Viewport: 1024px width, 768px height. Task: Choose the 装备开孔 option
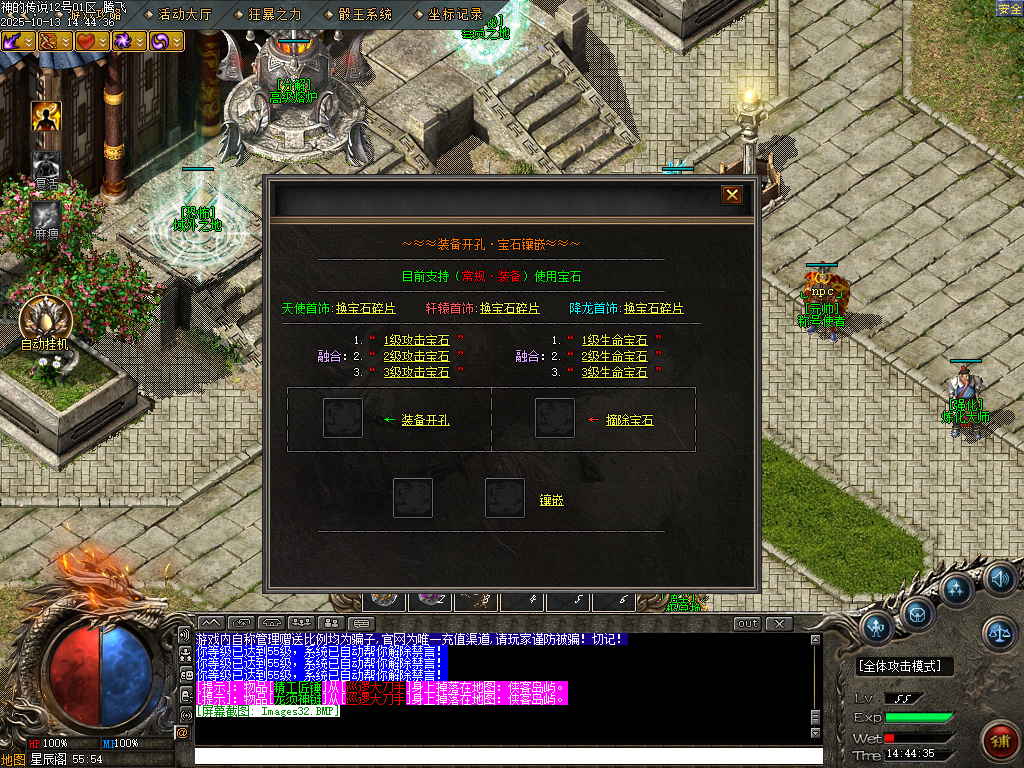[425, 421]
